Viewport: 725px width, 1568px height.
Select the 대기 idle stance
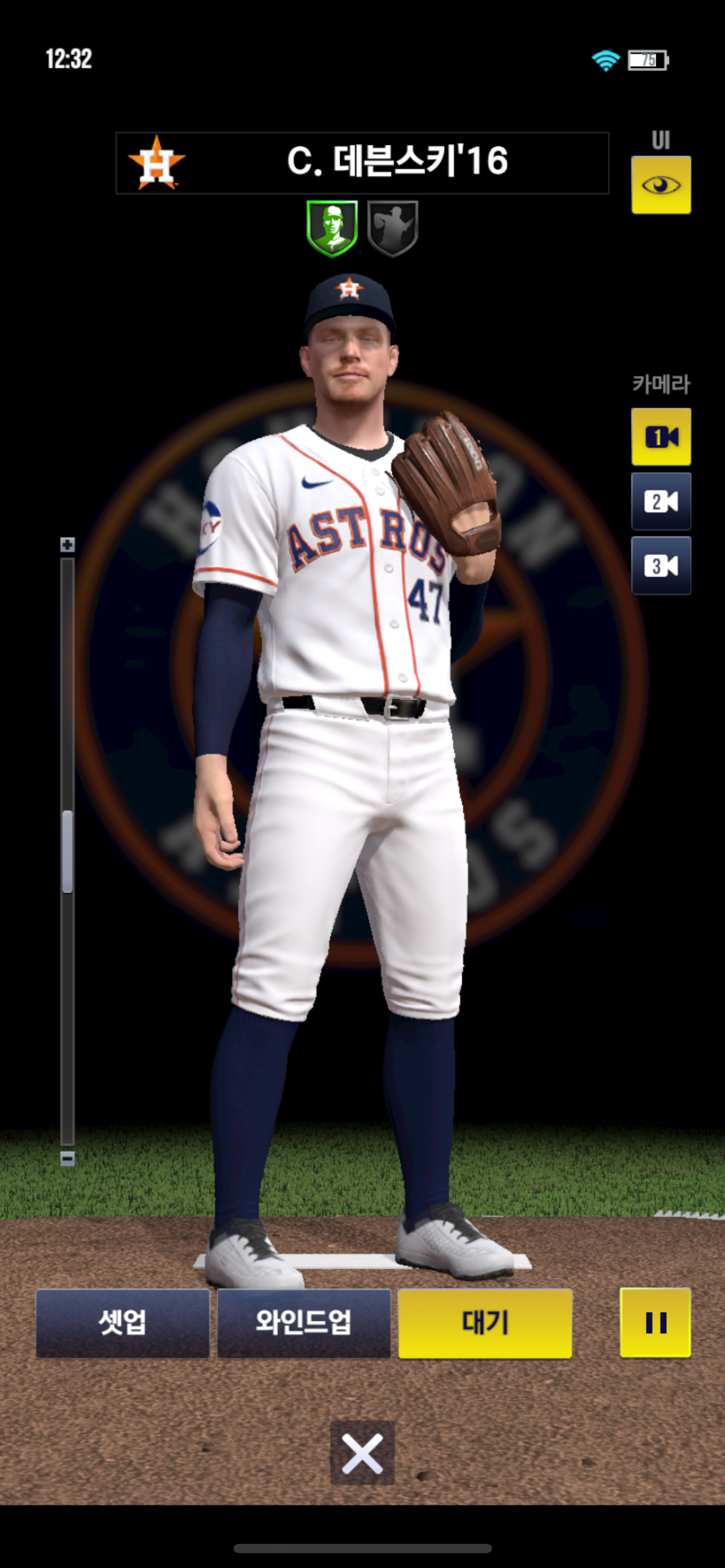tap(485, 1323)
